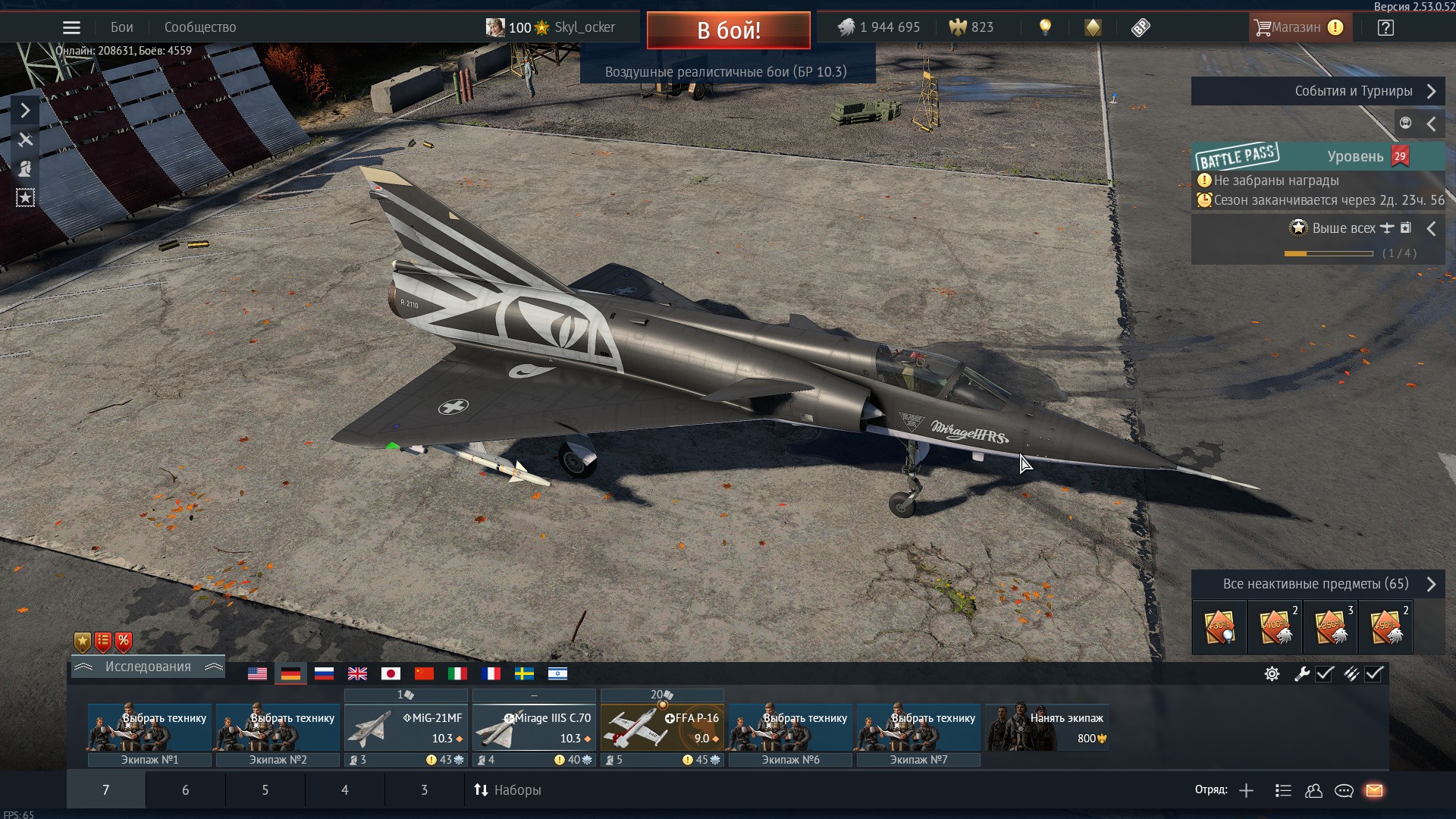Open the Бои menu
The height and width of the screenshot is (819, 1456).
pos(121,27)
